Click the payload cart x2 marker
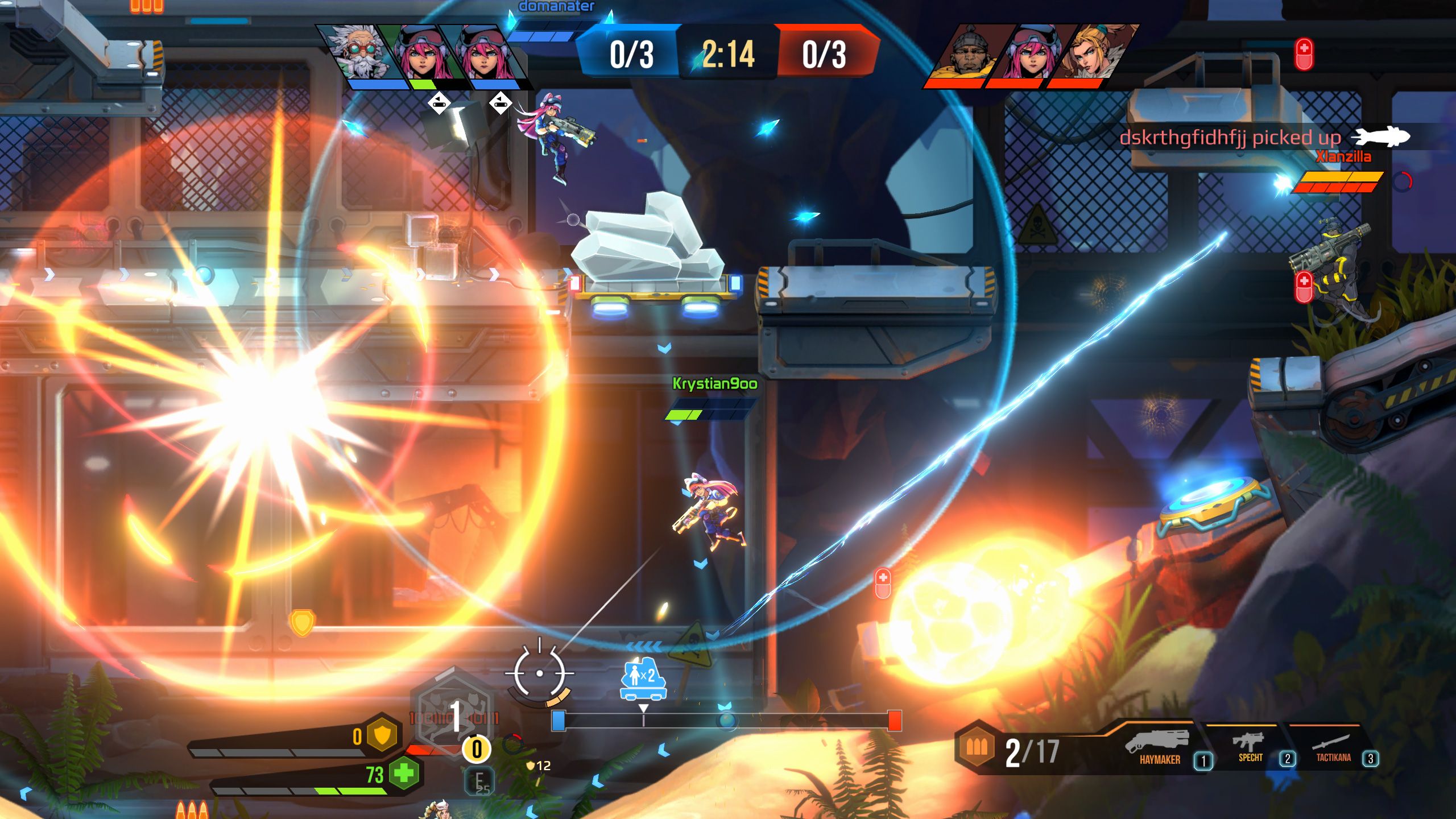1456x819 pixels. point(643,679)
